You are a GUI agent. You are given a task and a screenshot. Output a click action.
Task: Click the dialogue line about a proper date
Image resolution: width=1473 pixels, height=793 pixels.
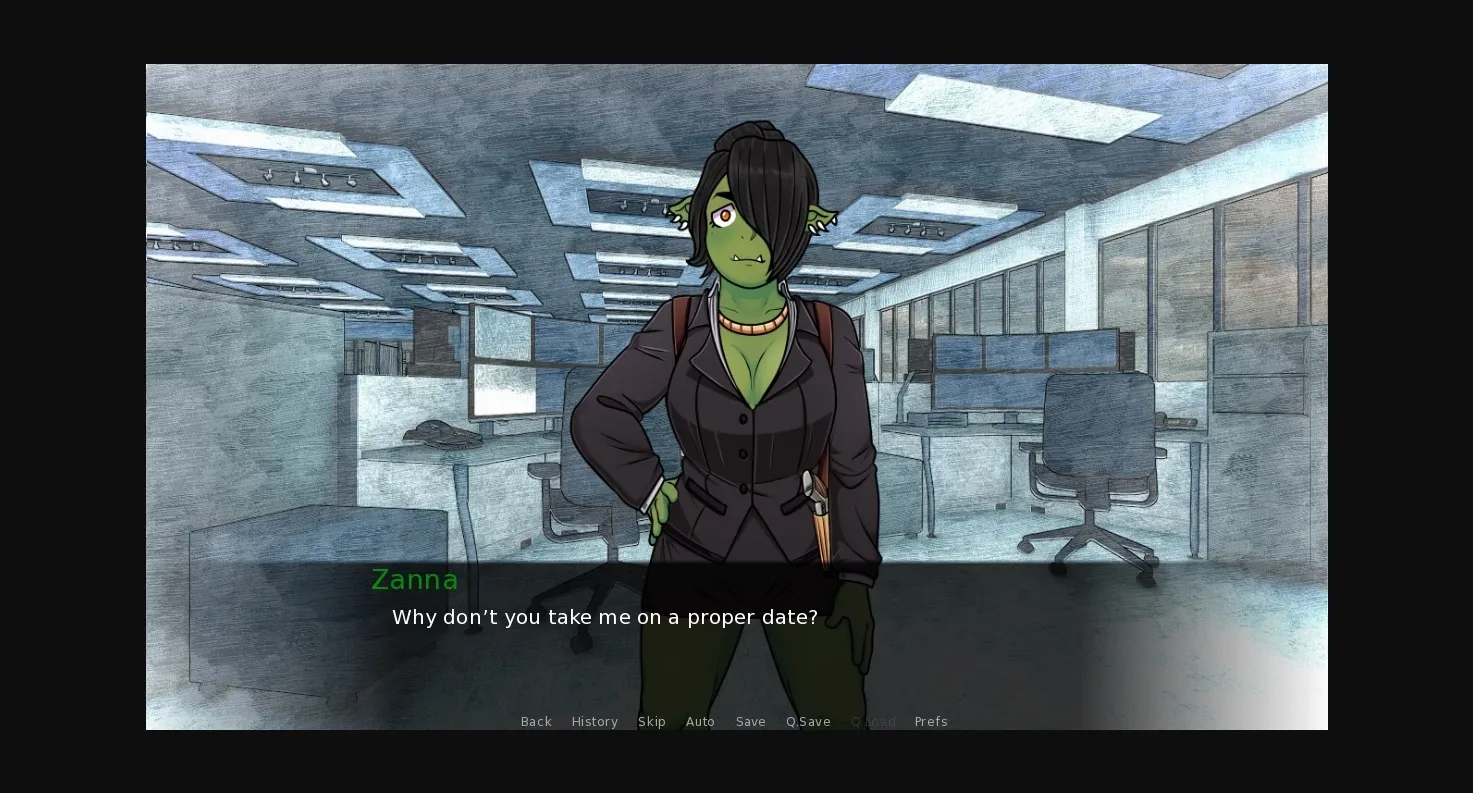coord(605,617)
